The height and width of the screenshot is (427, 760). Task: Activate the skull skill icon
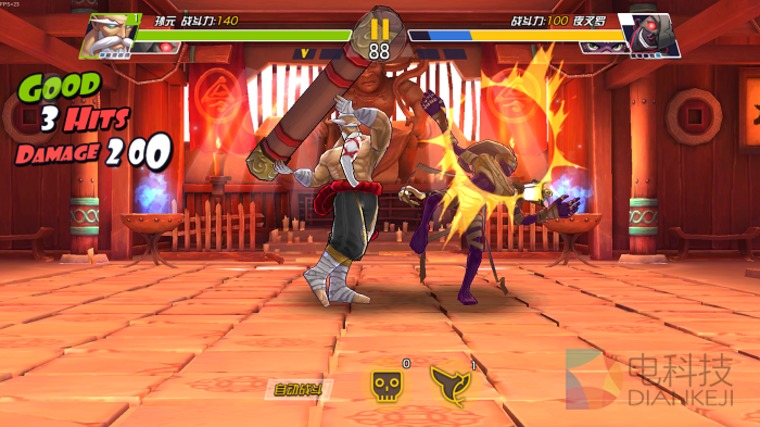(388, 383)
